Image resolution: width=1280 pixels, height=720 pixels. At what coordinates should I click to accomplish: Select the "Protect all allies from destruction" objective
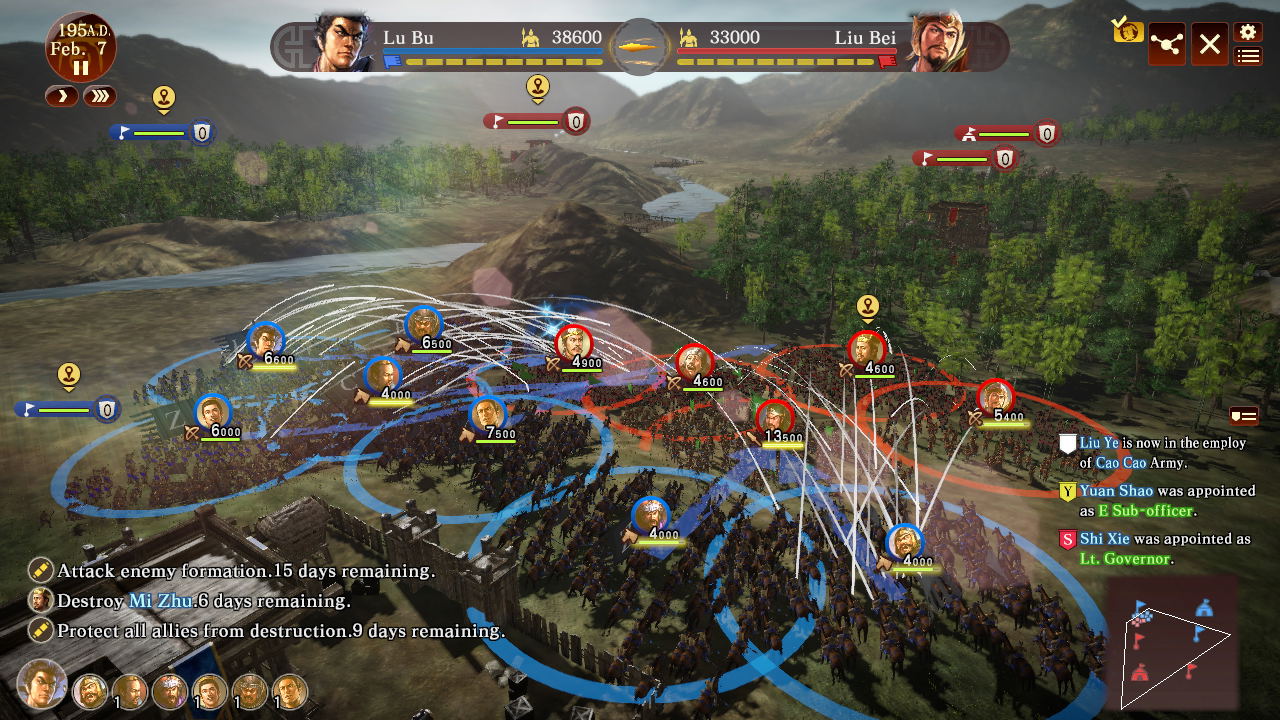tap(280, 631)
